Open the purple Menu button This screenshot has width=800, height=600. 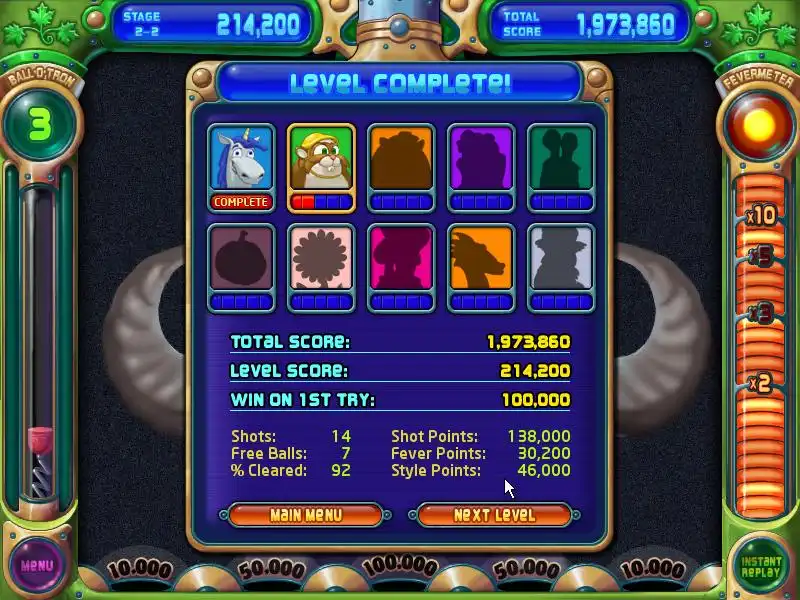click(x=36, y=565)
